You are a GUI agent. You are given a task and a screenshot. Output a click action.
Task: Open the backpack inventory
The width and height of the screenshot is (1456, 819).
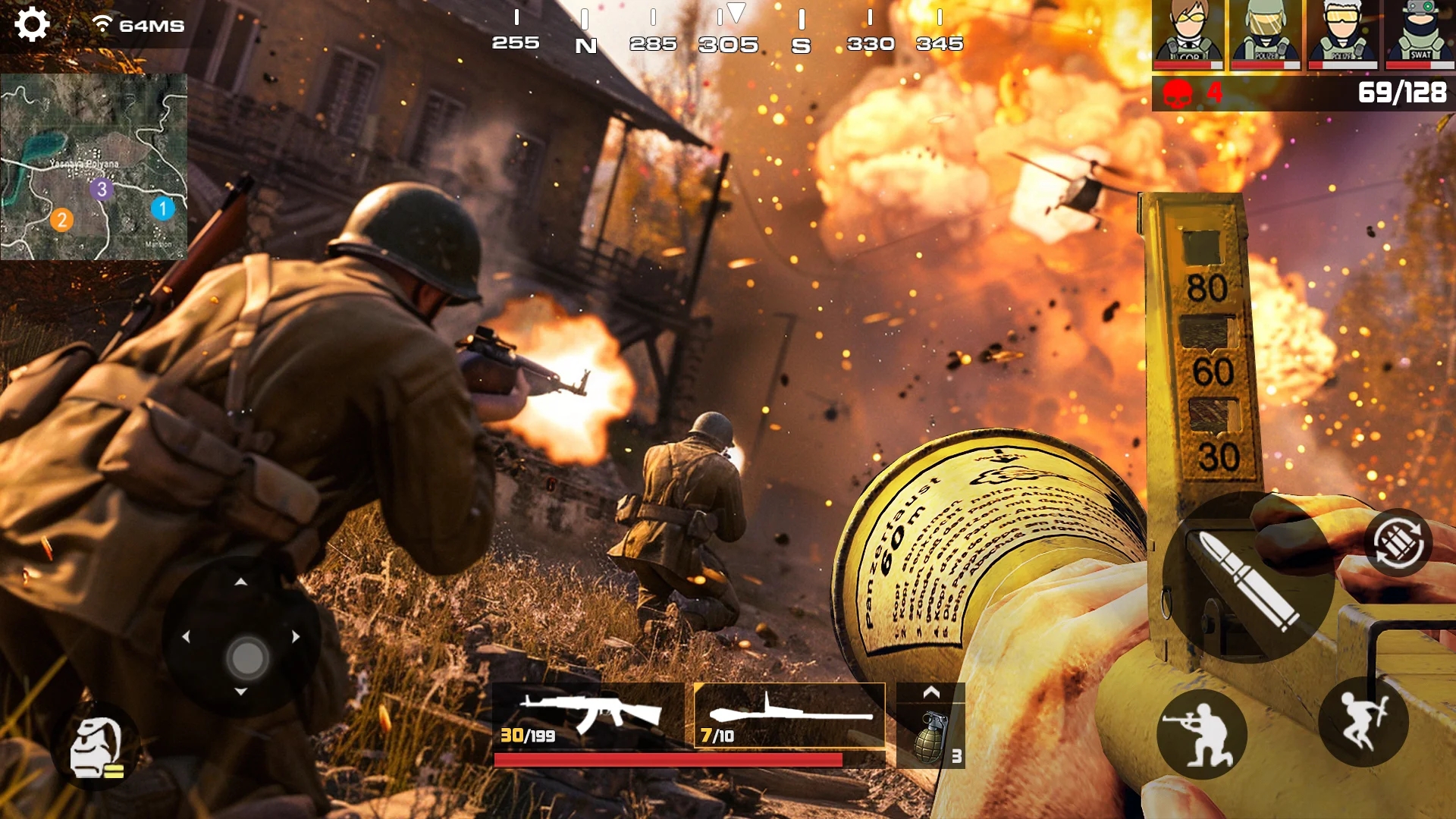96,747
